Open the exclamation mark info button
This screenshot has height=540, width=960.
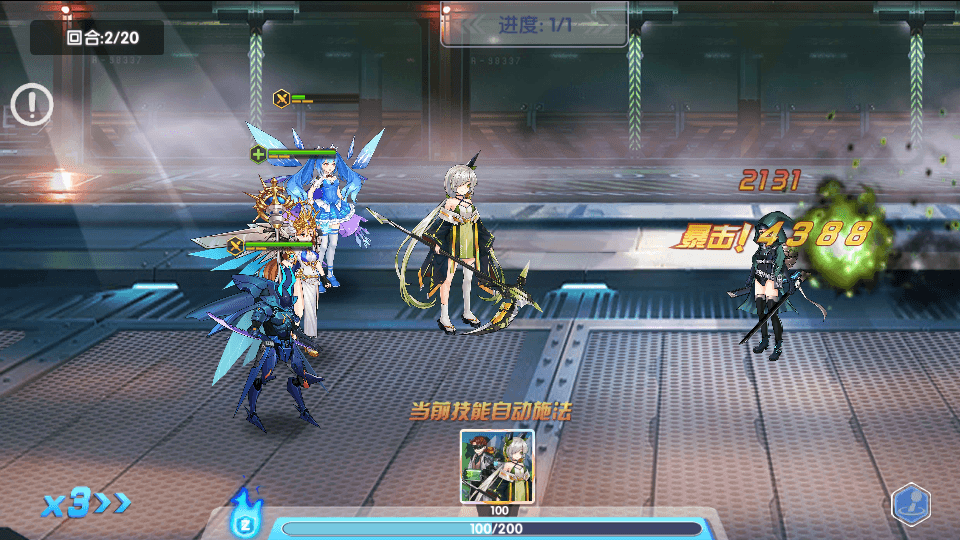pos(32,104)
